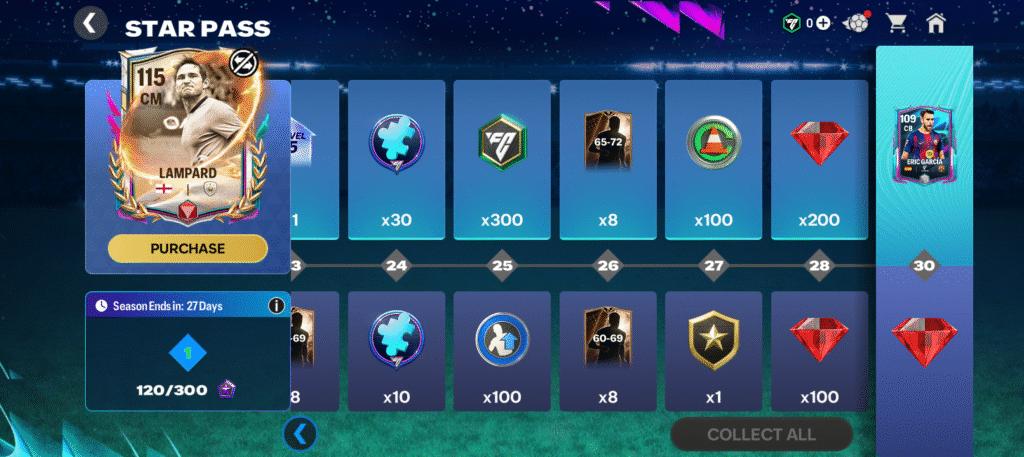This screenshot has height=457, width=1024.
Task: Open the season info icon
Action: click(276, 305)
